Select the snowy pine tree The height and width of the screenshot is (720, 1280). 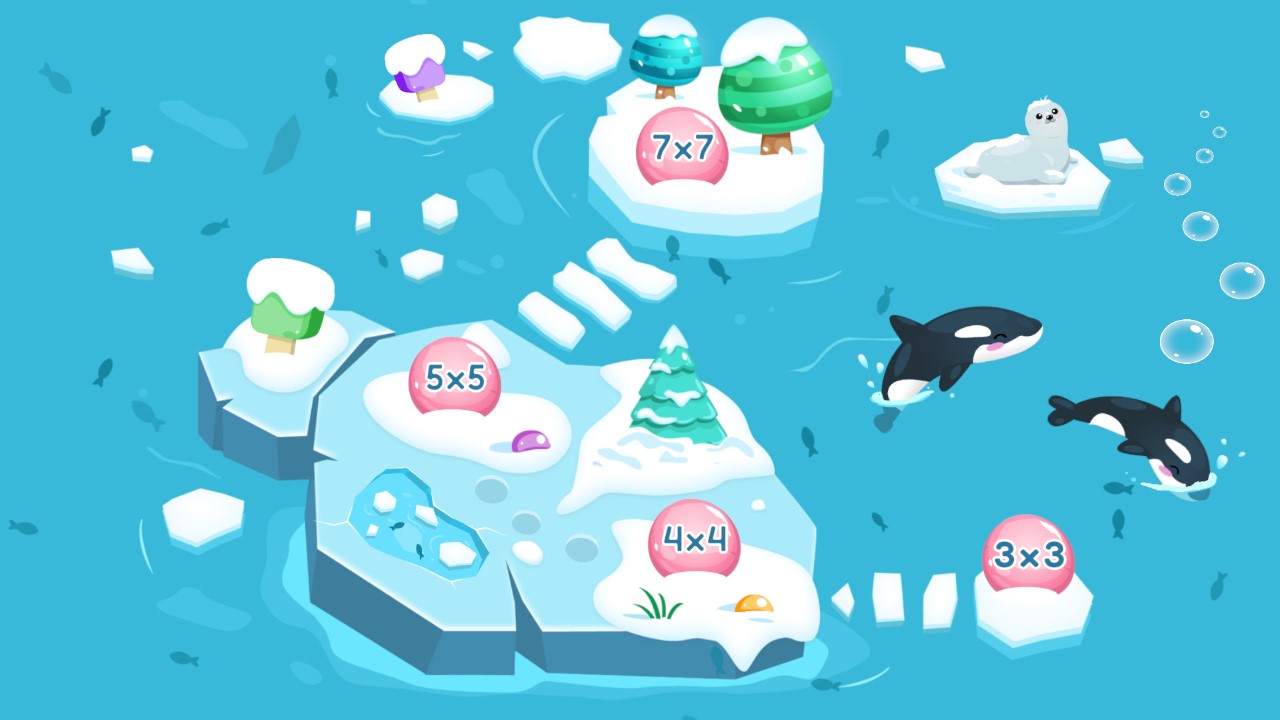(673, 400)
